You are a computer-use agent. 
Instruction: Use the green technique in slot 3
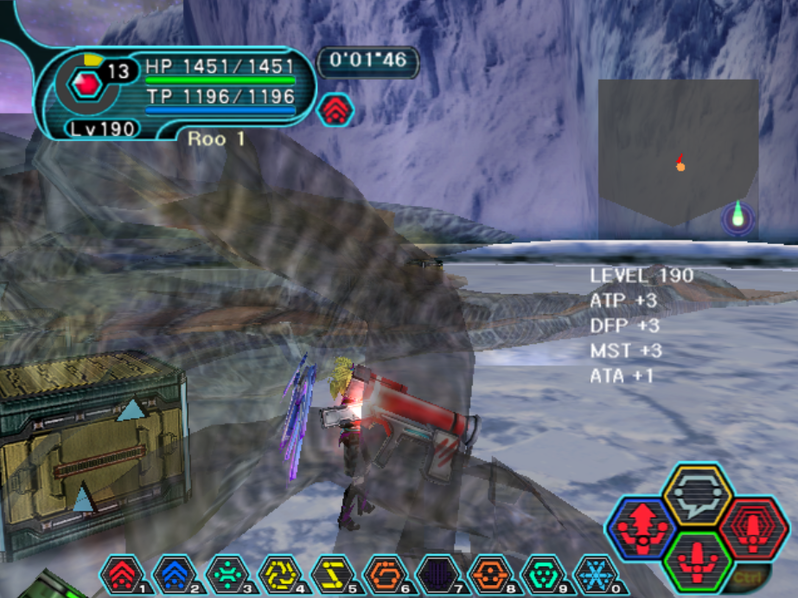coord(227,575)
